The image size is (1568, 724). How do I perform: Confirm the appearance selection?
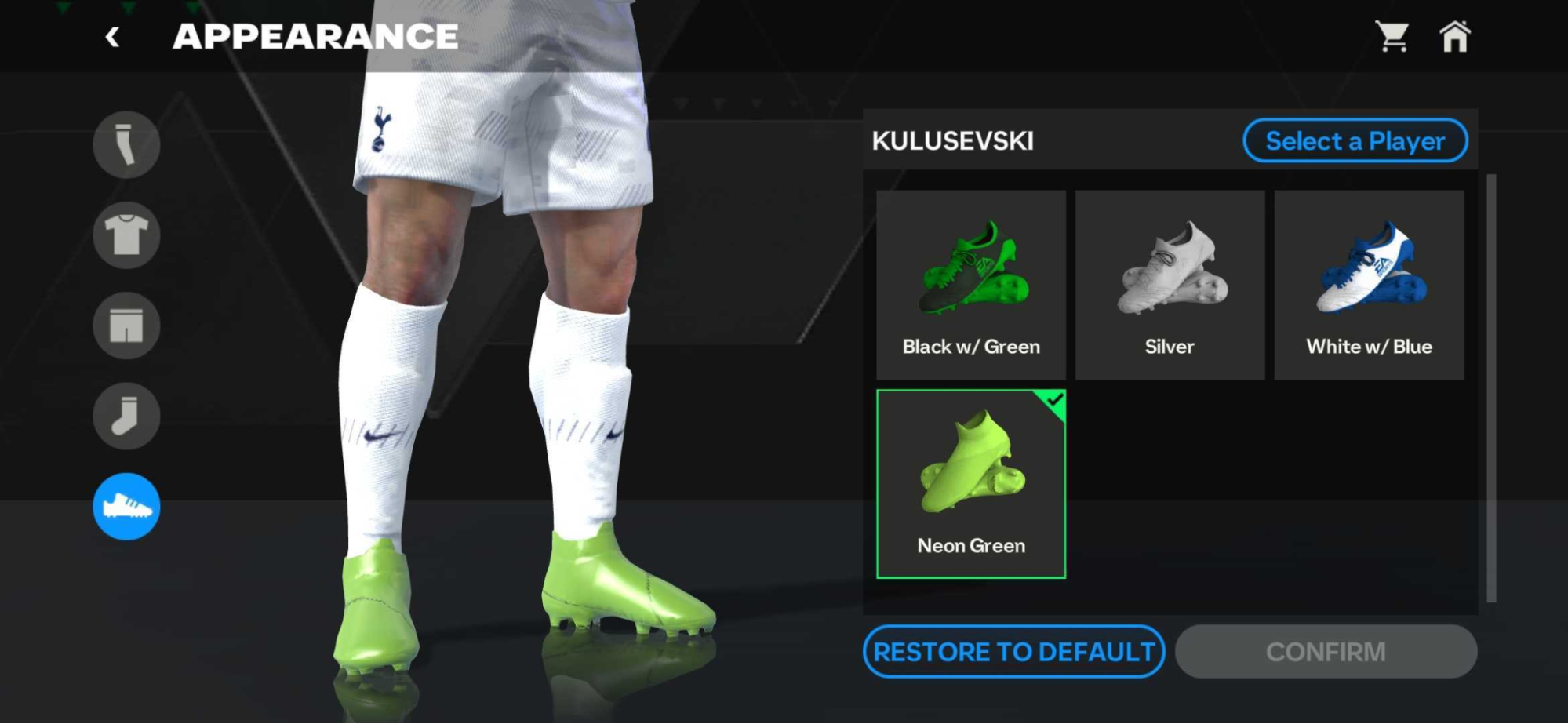pos(1326,652)
